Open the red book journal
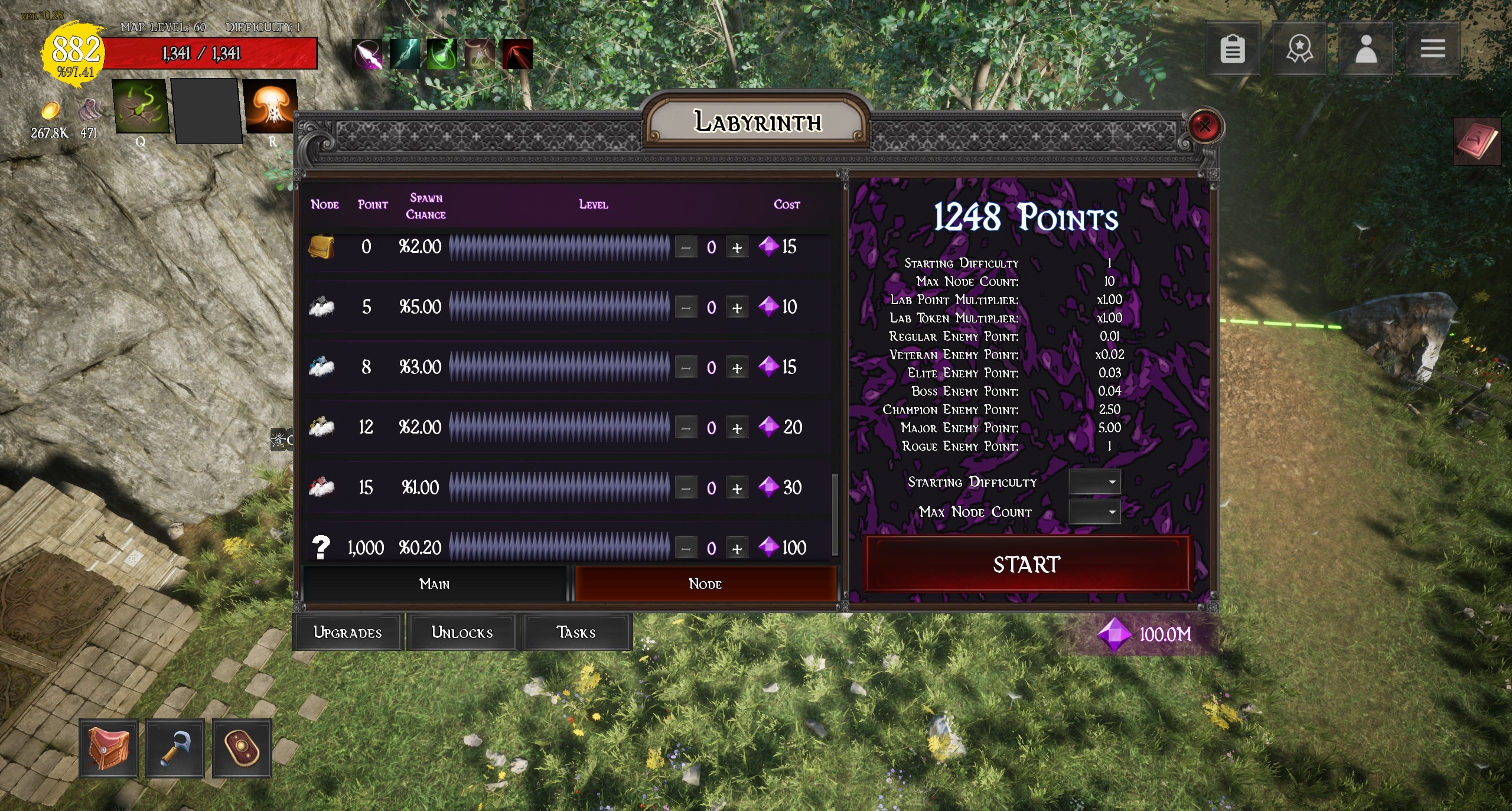Screen dimensions: 1512x811 point(1477,142)
